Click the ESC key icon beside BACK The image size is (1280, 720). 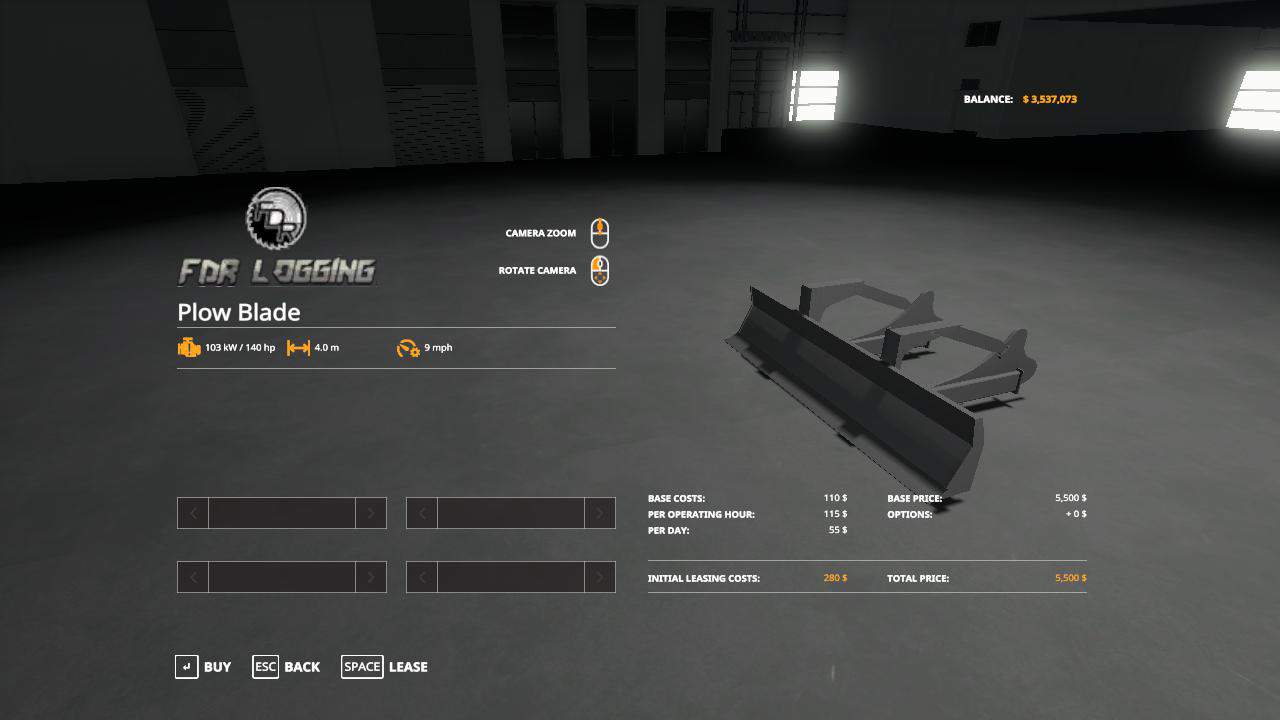265,666
